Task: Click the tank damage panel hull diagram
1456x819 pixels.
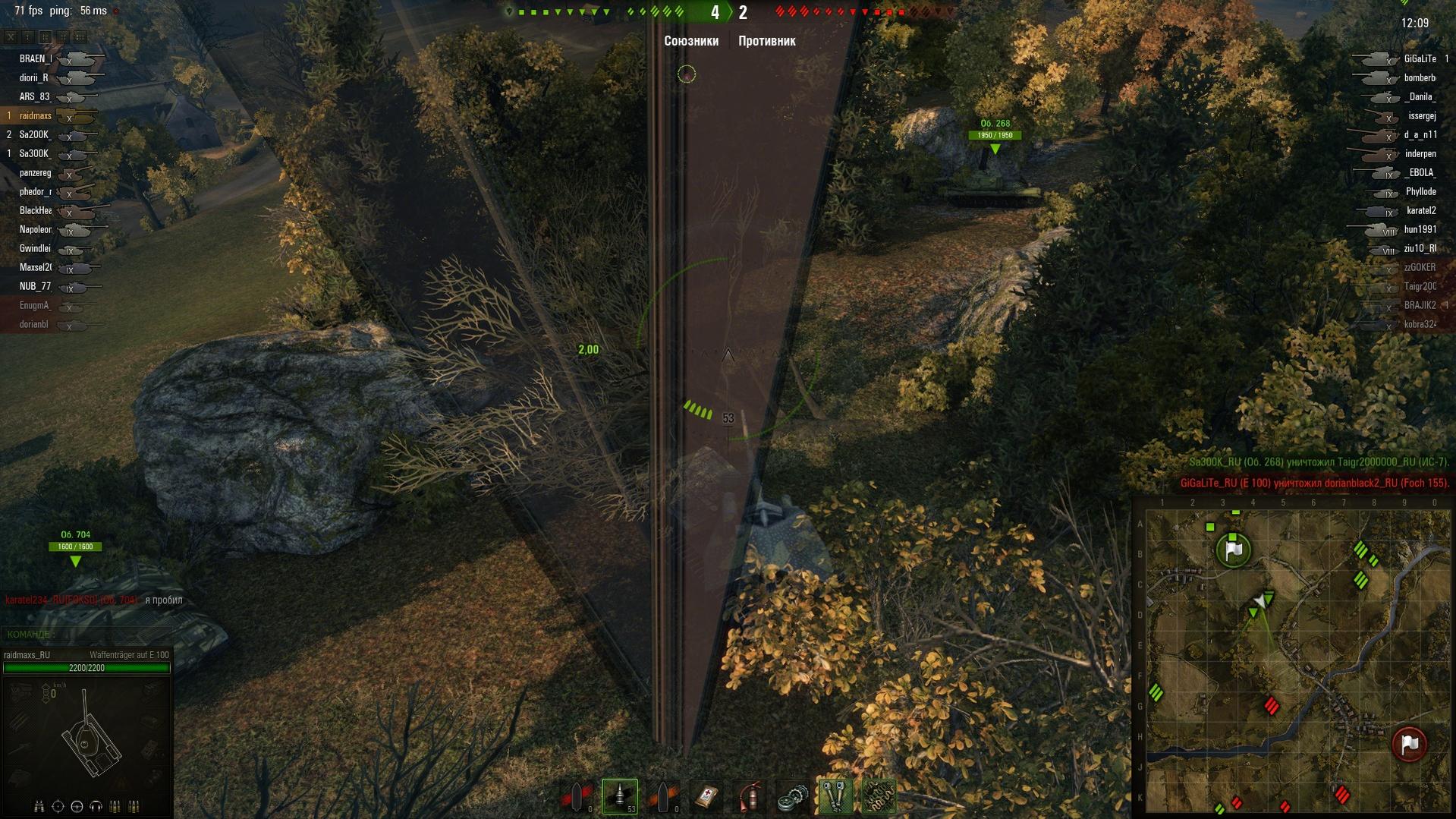Action: click(x=90, y=740)
